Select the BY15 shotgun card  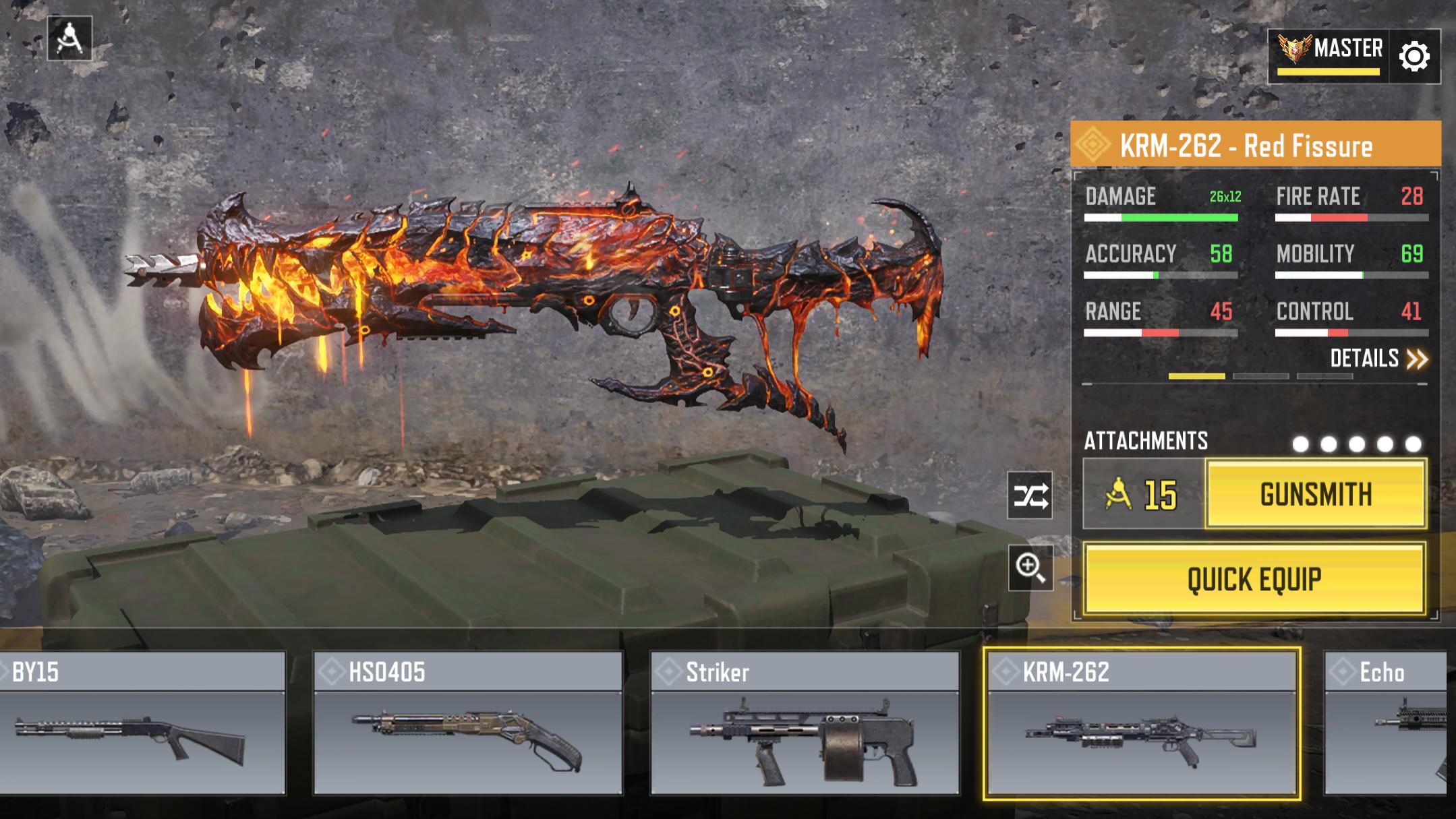click(x=142, y=723)
